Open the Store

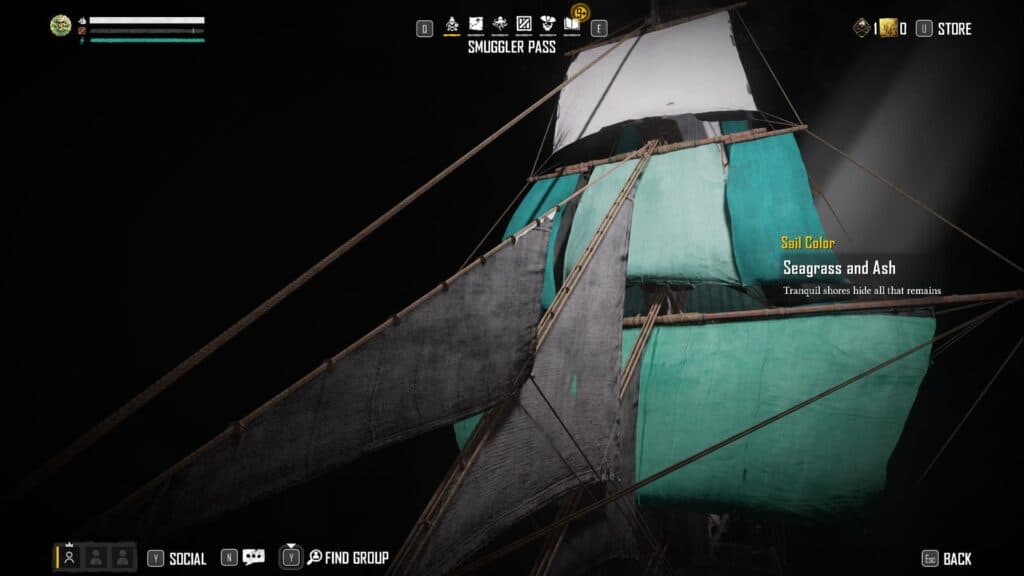click(x=953, y=29)
